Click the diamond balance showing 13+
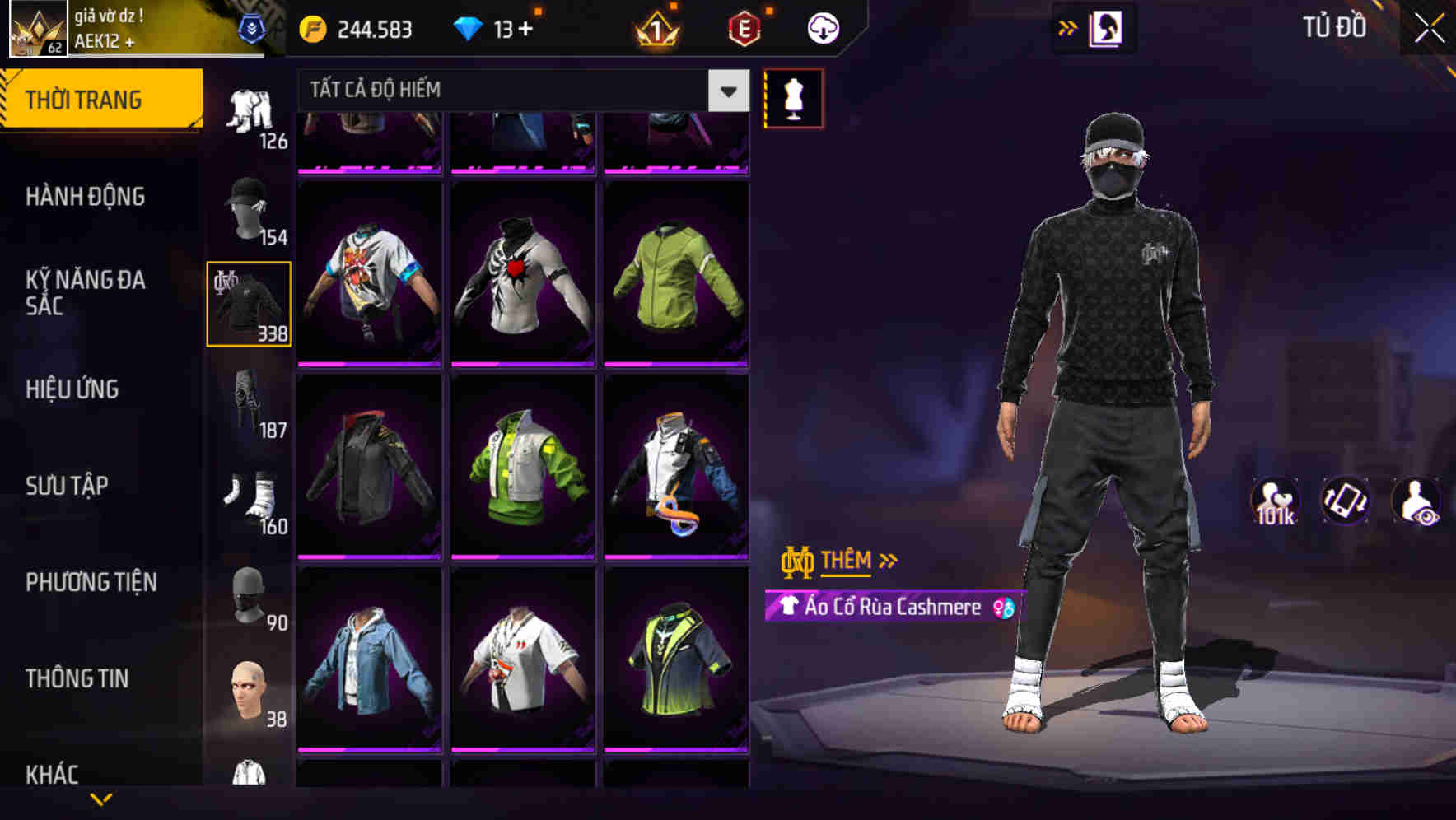The height and width of the screenshot is (820, 1456). (495, 27)
